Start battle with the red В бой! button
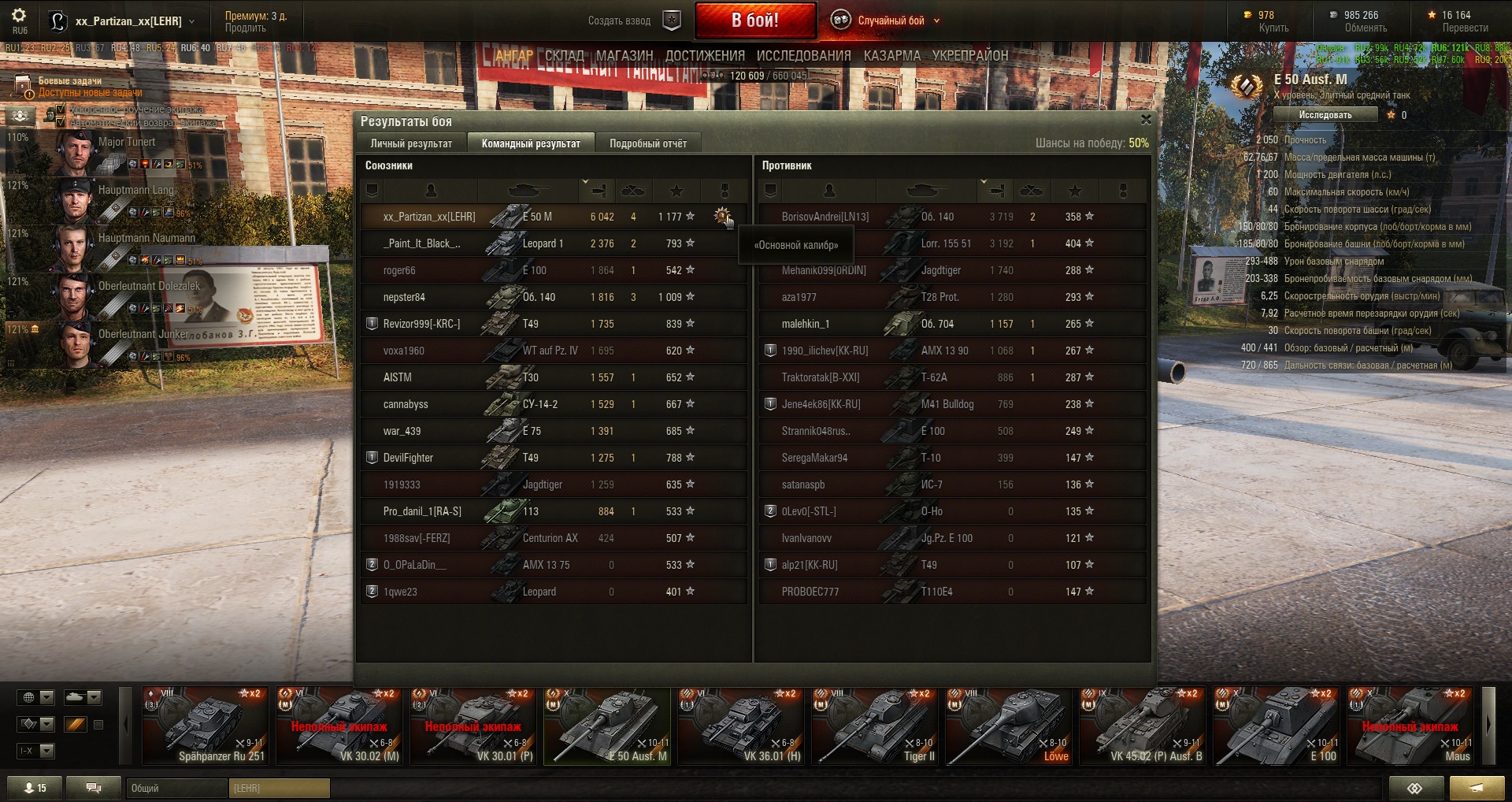The height and width of the screenshot is (802, 1512). tap(754, 20)
